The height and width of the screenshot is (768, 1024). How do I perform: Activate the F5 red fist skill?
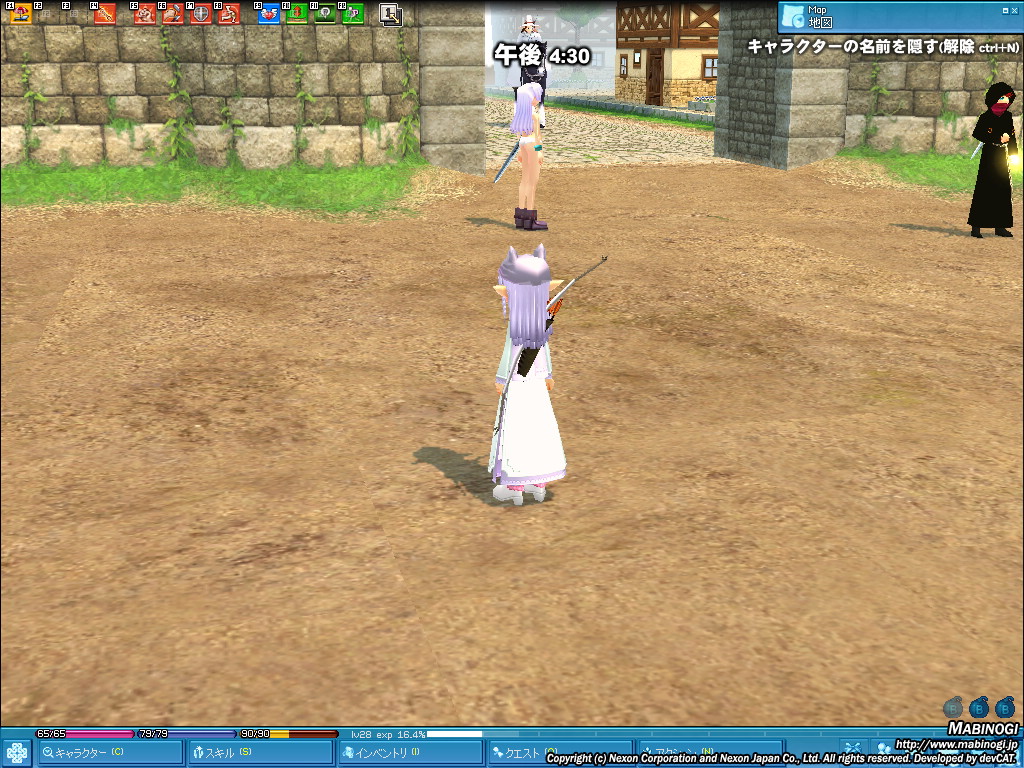(x=145, y=14)
